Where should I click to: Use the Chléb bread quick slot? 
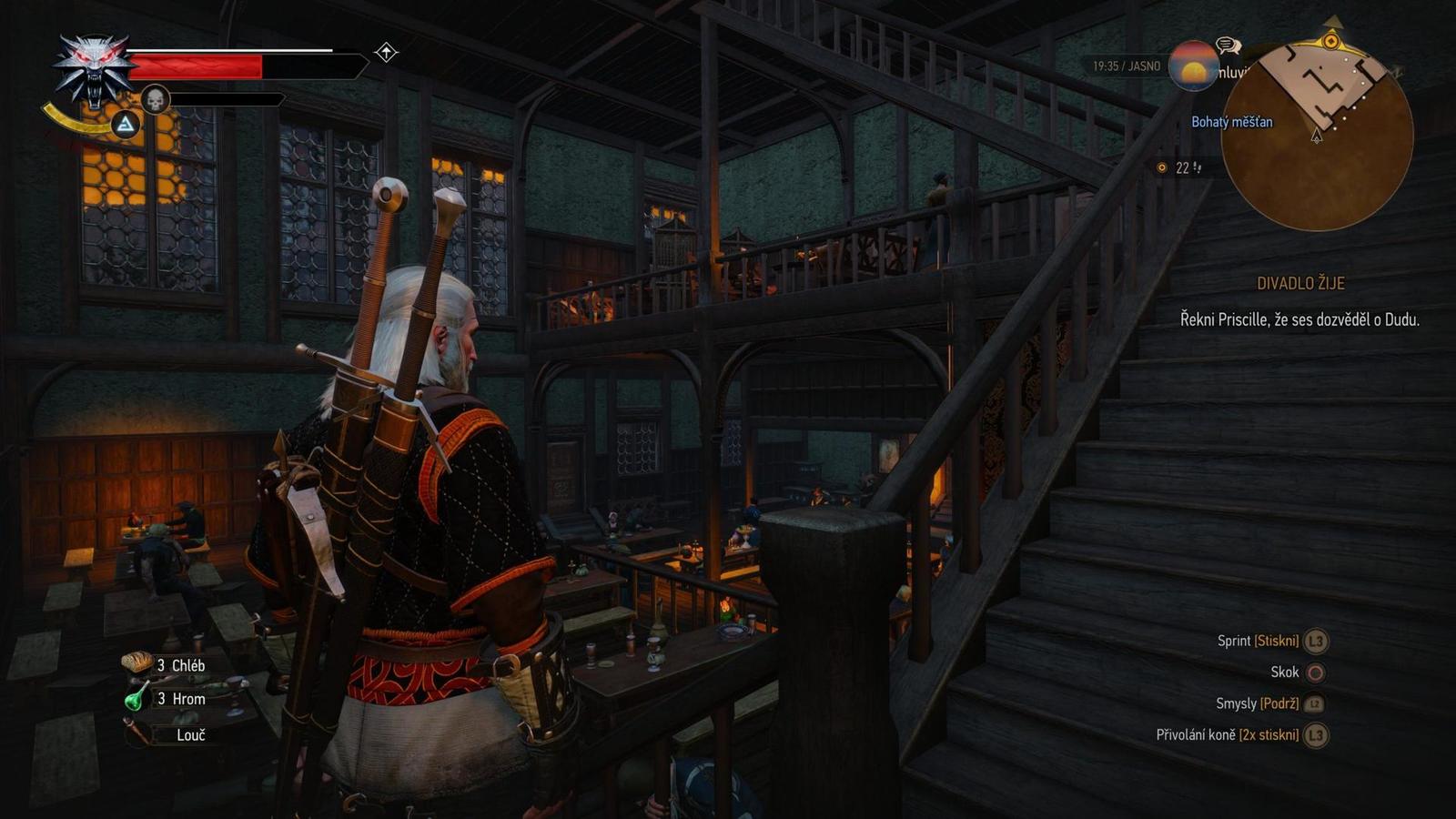point(137,664)
